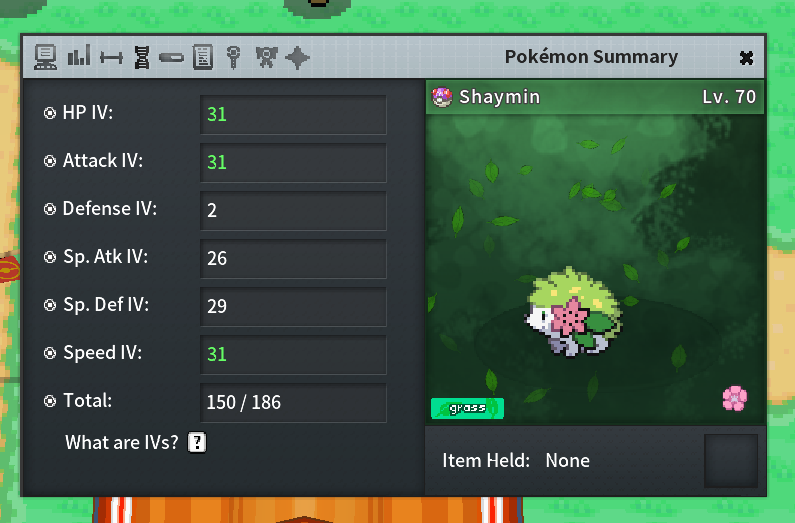Click the 'What are IVs?' help question mark

click(x=197, y=442)
